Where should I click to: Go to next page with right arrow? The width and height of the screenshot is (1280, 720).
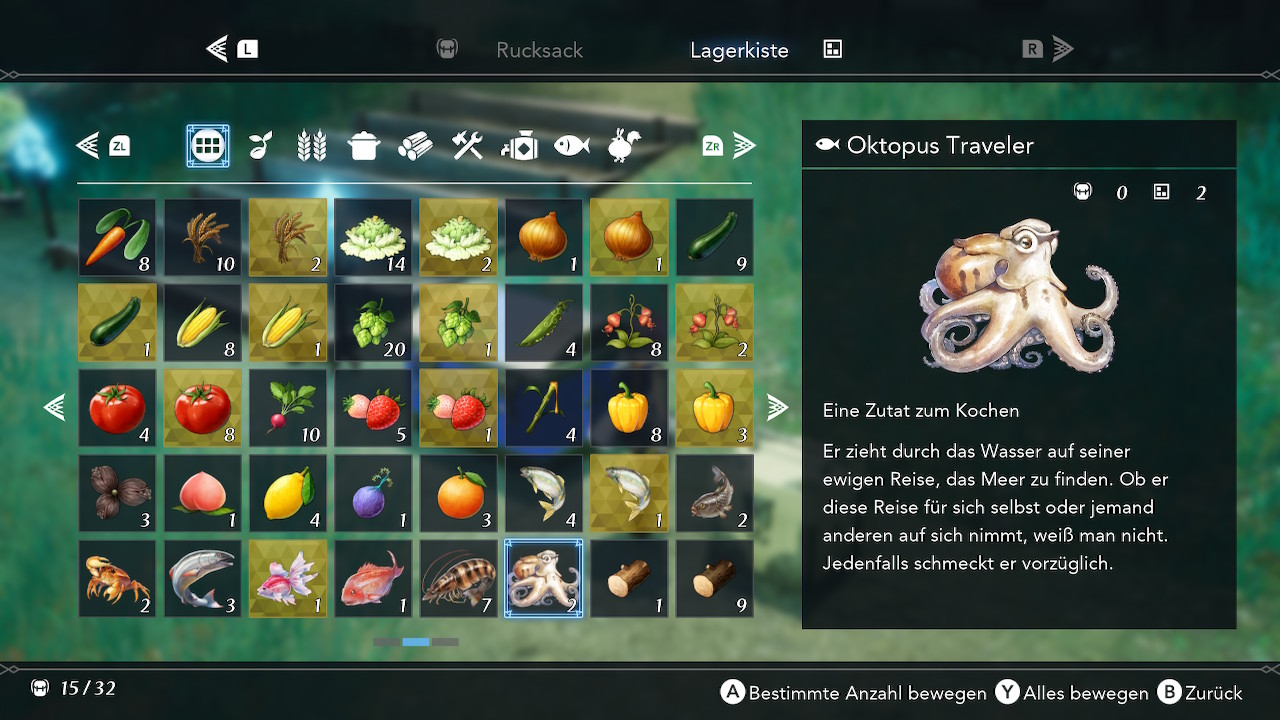click(777, 407)
